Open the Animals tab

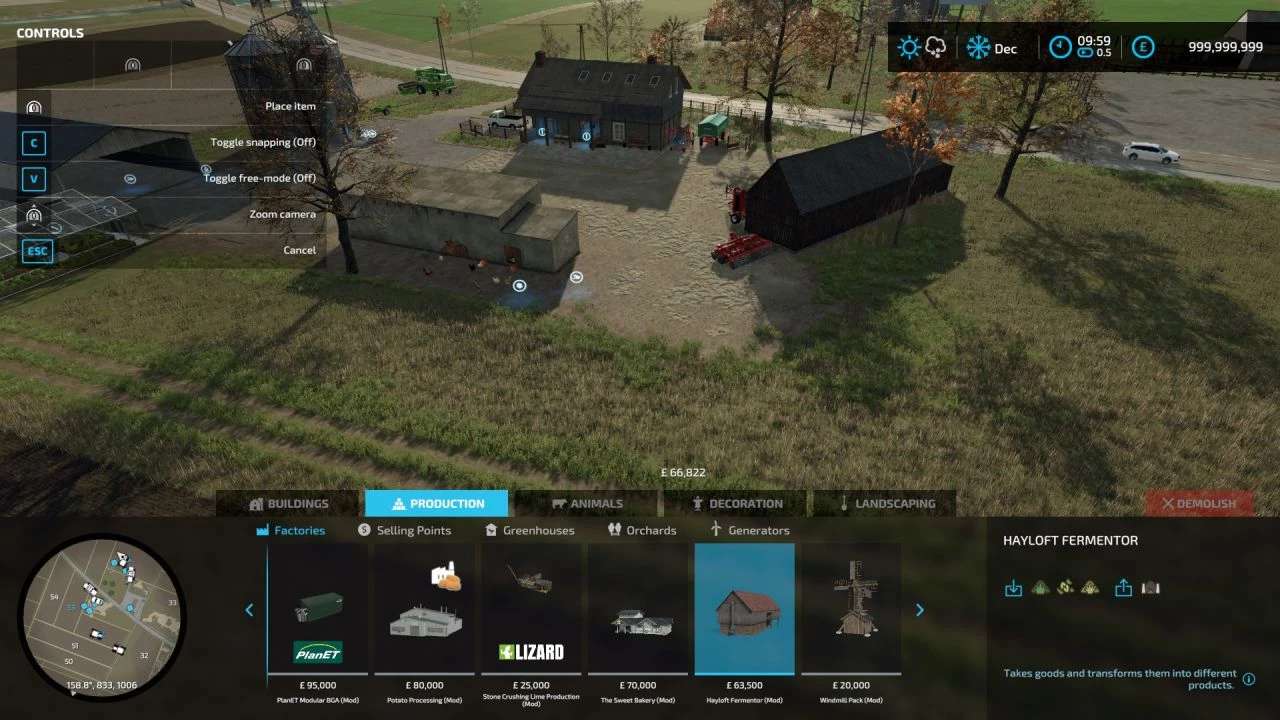point(586,504)
